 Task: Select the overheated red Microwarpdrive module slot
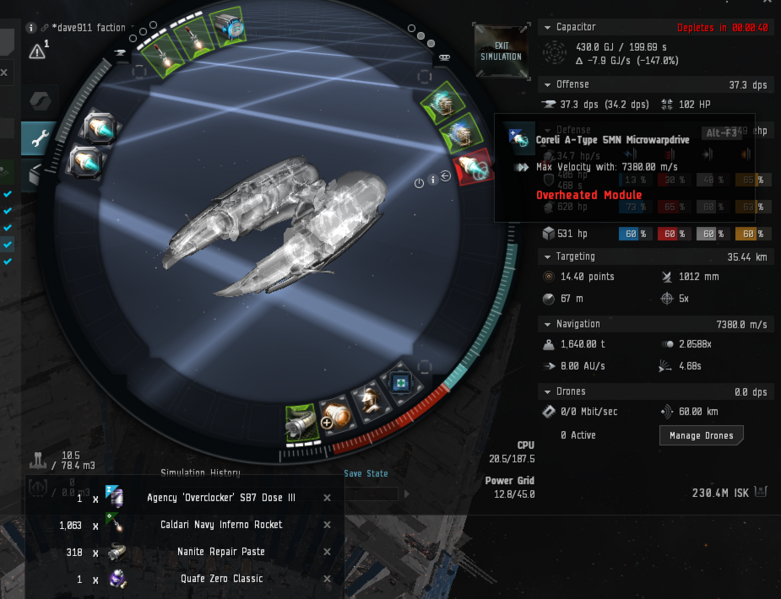point(472,168)
